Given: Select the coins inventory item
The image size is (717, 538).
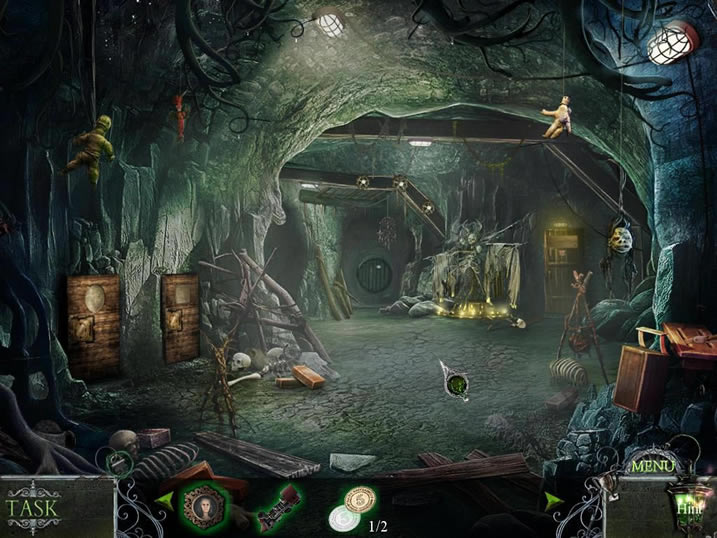Looking at the screenshot, I should click(x=350, y=507).
